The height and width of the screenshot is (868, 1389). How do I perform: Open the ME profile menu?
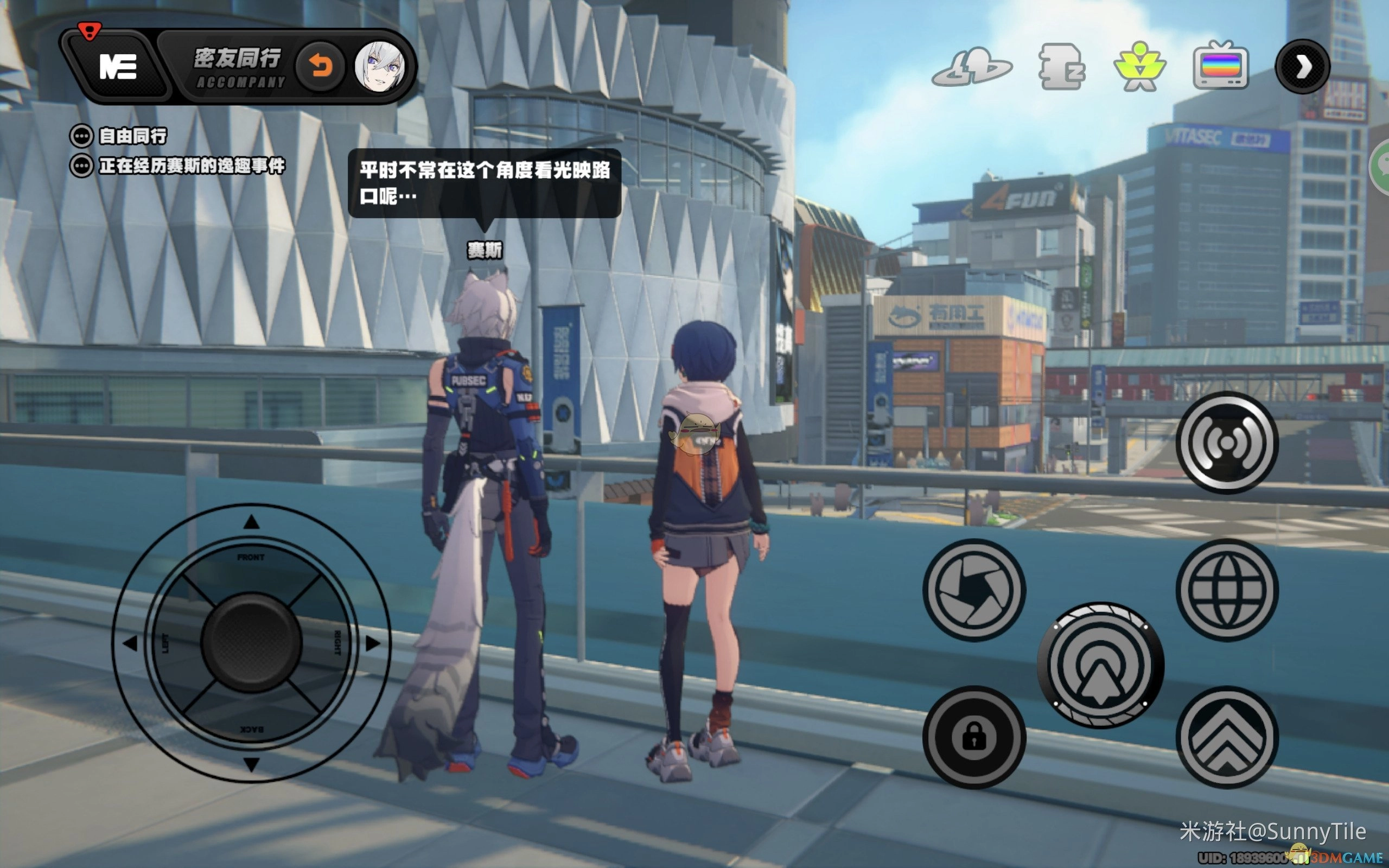118,67
